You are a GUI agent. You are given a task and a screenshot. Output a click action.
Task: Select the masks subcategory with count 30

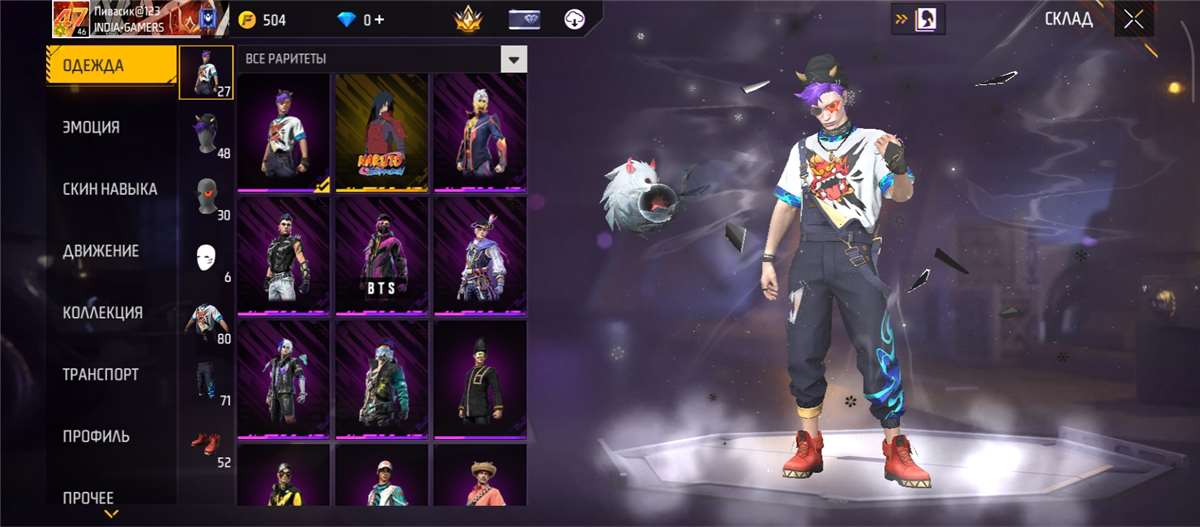coord(206,196)
